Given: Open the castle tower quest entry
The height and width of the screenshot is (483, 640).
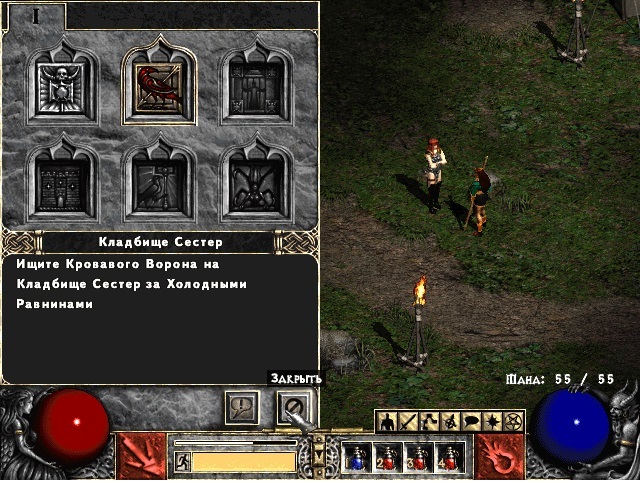Looking at the screenshot, I should (62, 182).
